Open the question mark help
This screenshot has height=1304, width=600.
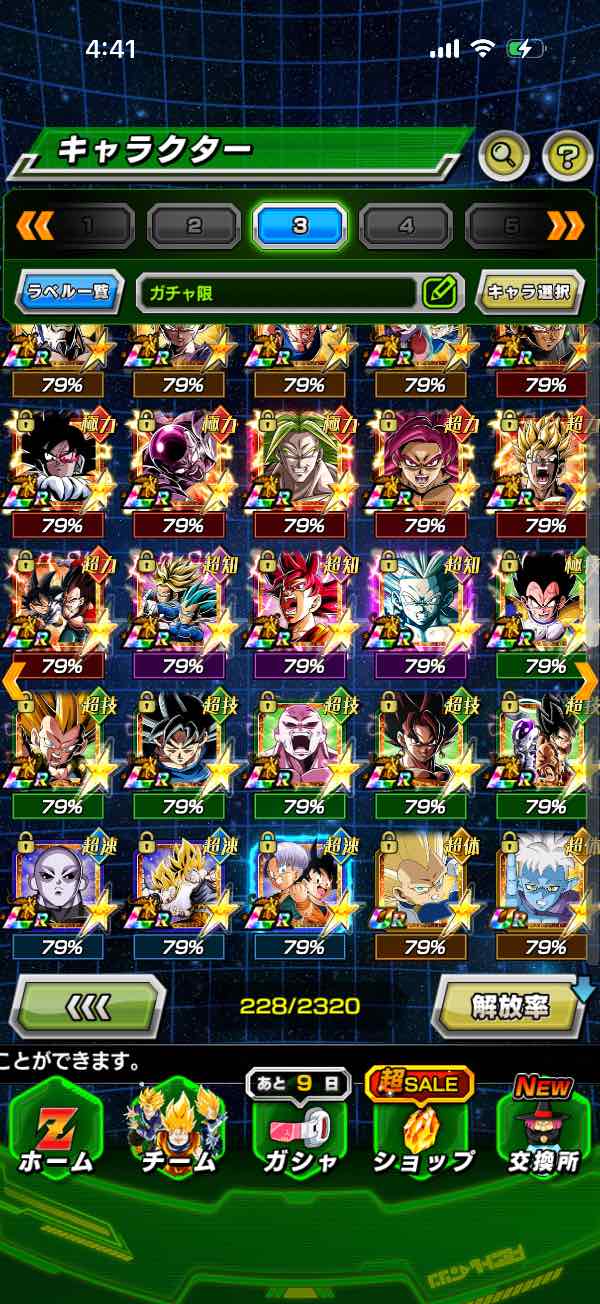pos(568,154)
